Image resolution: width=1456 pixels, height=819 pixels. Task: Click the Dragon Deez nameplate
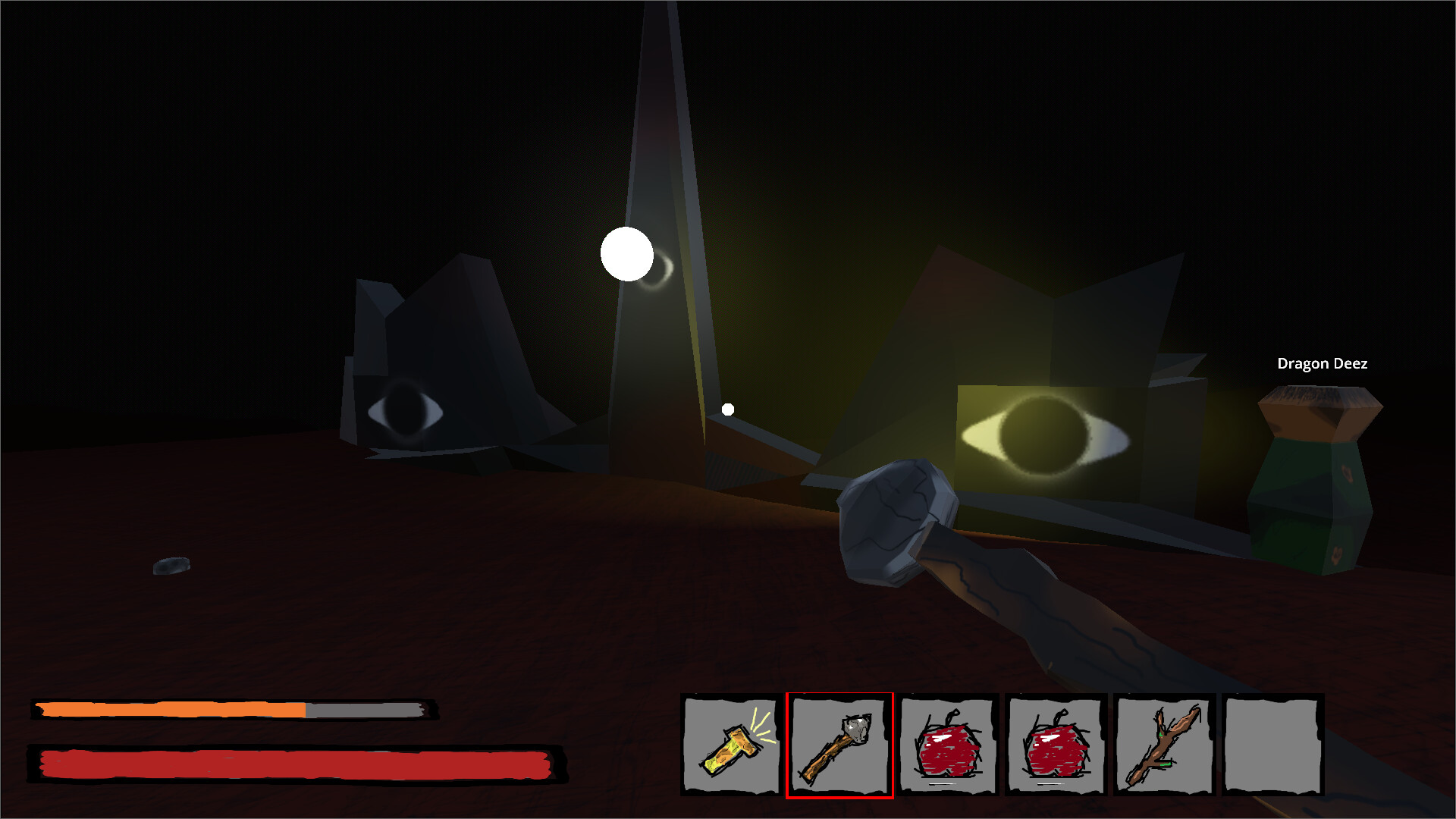[1323, 363]
